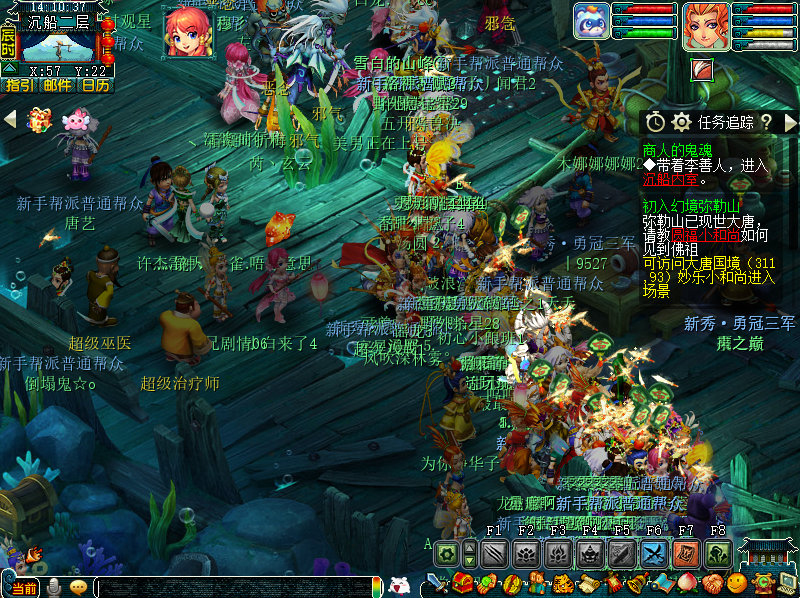Viewport: 800px width, 598px height.
Task: Open the 日历 calendar button
Action: pyautogui.click(x=96, y=86)
